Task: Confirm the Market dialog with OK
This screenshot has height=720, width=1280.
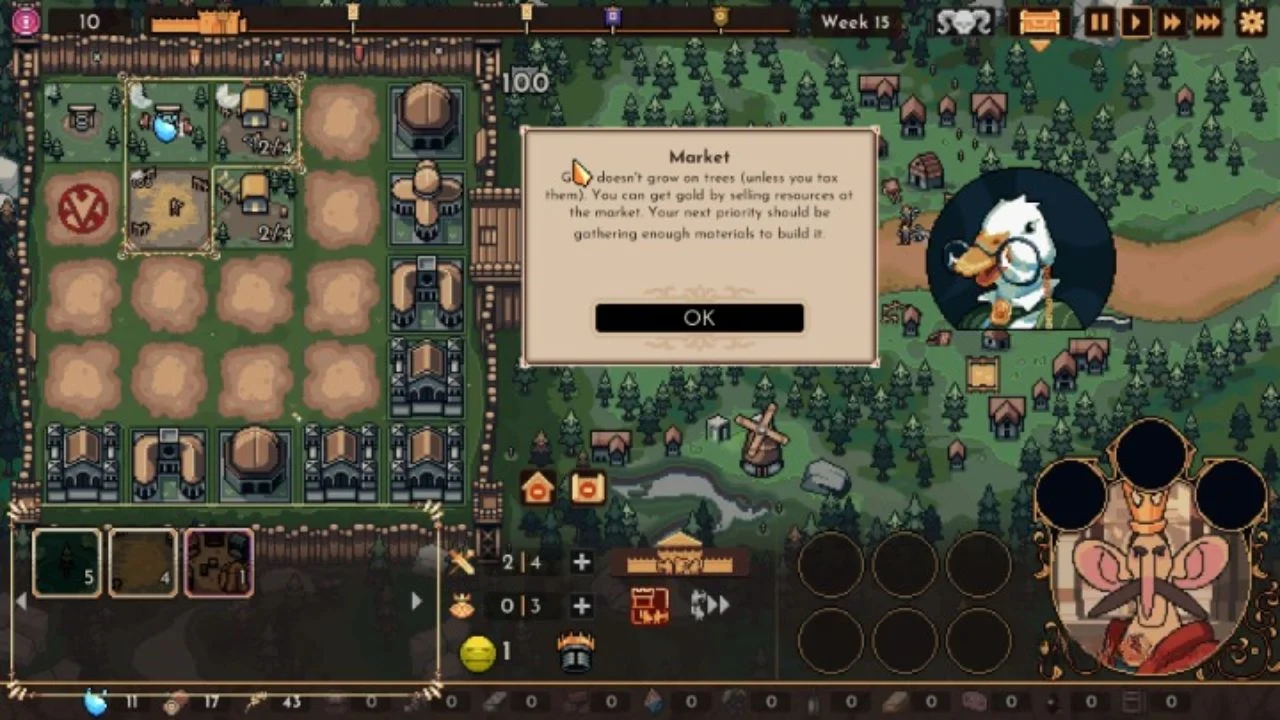Action: [699, 318]
